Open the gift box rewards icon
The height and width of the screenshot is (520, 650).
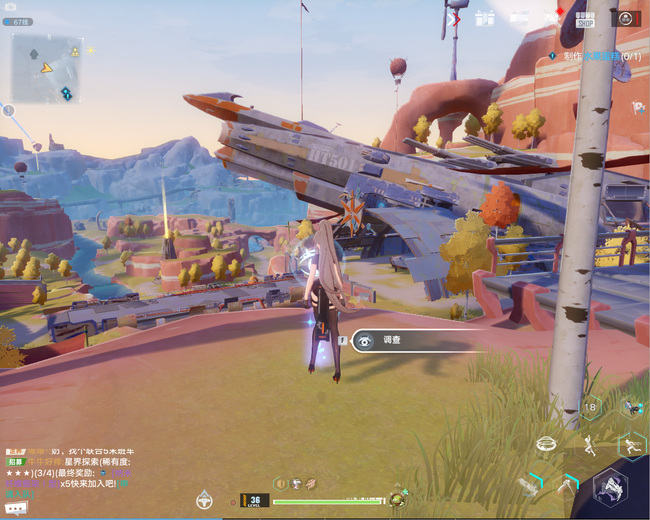click(x=485, y=17)
